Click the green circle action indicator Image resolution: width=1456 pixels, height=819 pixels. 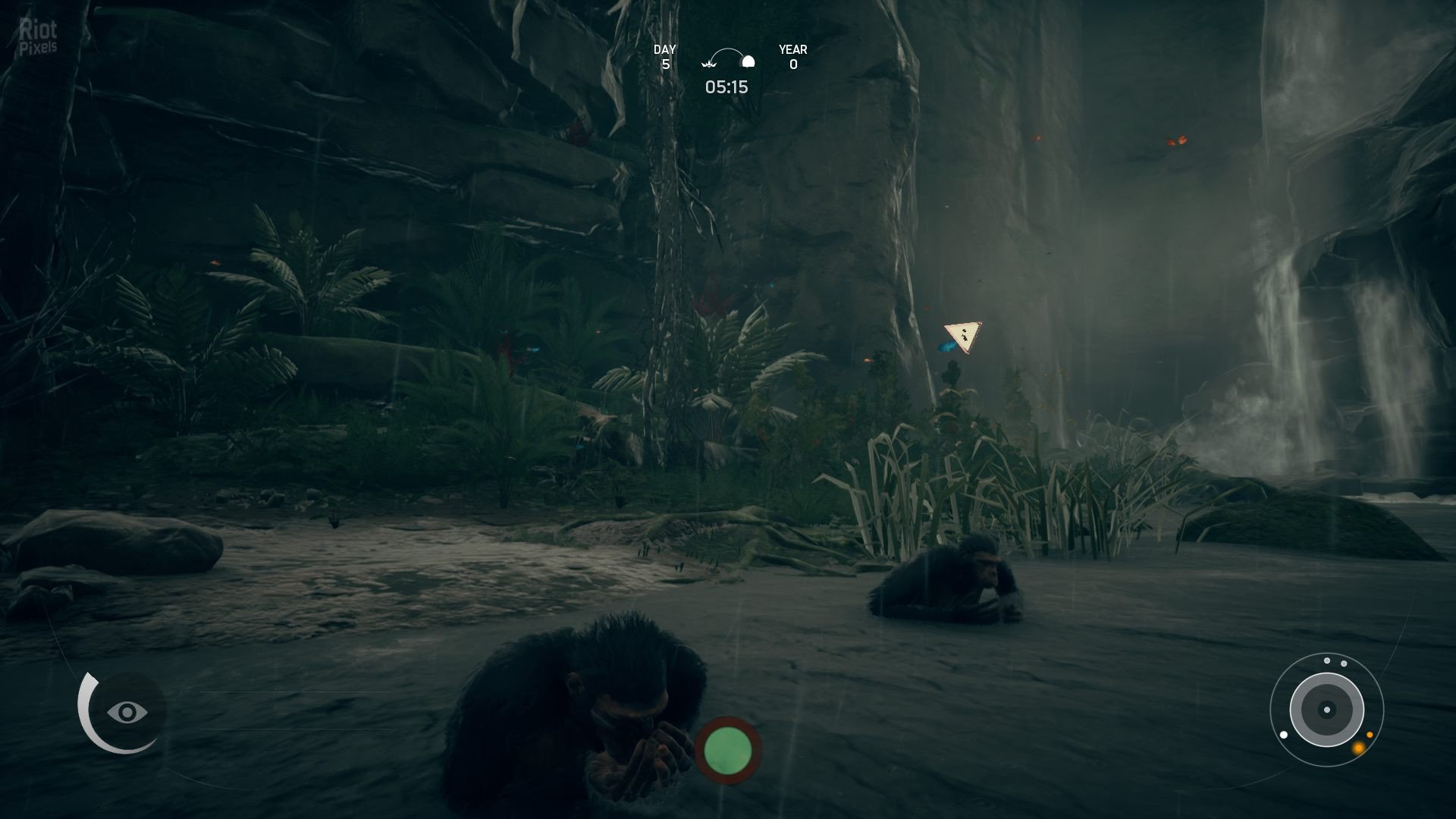tap(728, 750)
